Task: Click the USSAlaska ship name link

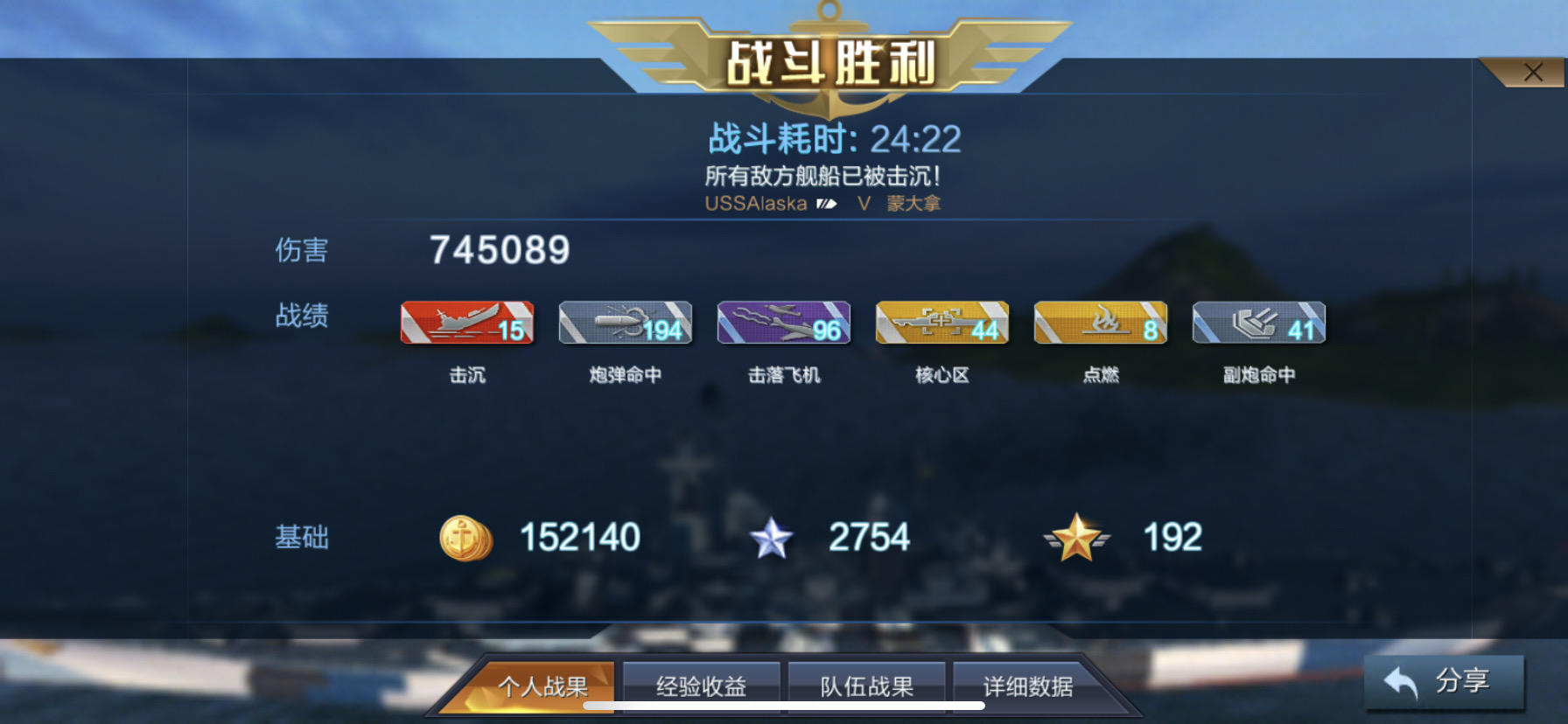Action: coord(754,203)
